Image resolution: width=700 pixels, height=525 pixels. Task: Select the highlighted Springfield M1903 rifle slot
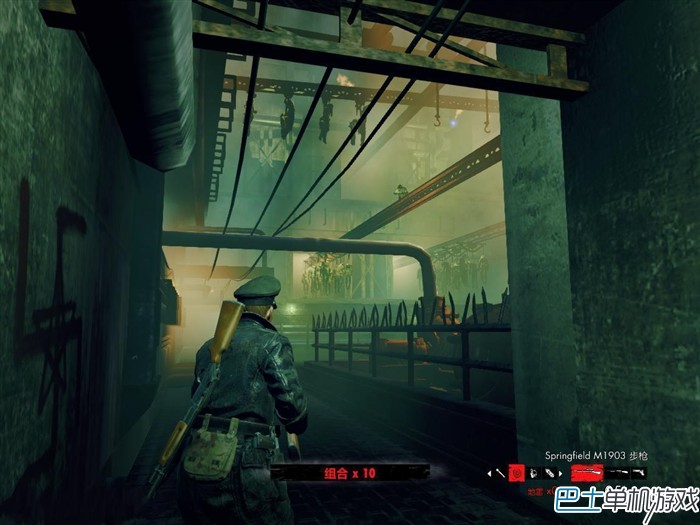click(x=586, y=472)
